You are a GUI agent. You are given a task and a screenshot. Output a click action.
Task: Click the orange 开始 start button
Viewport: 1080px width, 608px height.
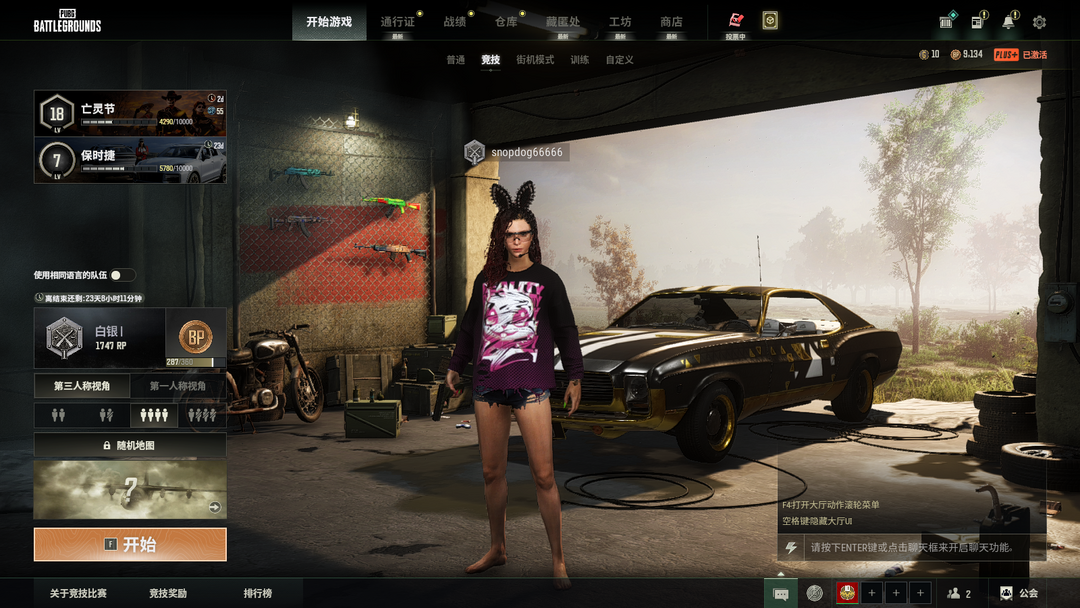[x=130, y=545]
